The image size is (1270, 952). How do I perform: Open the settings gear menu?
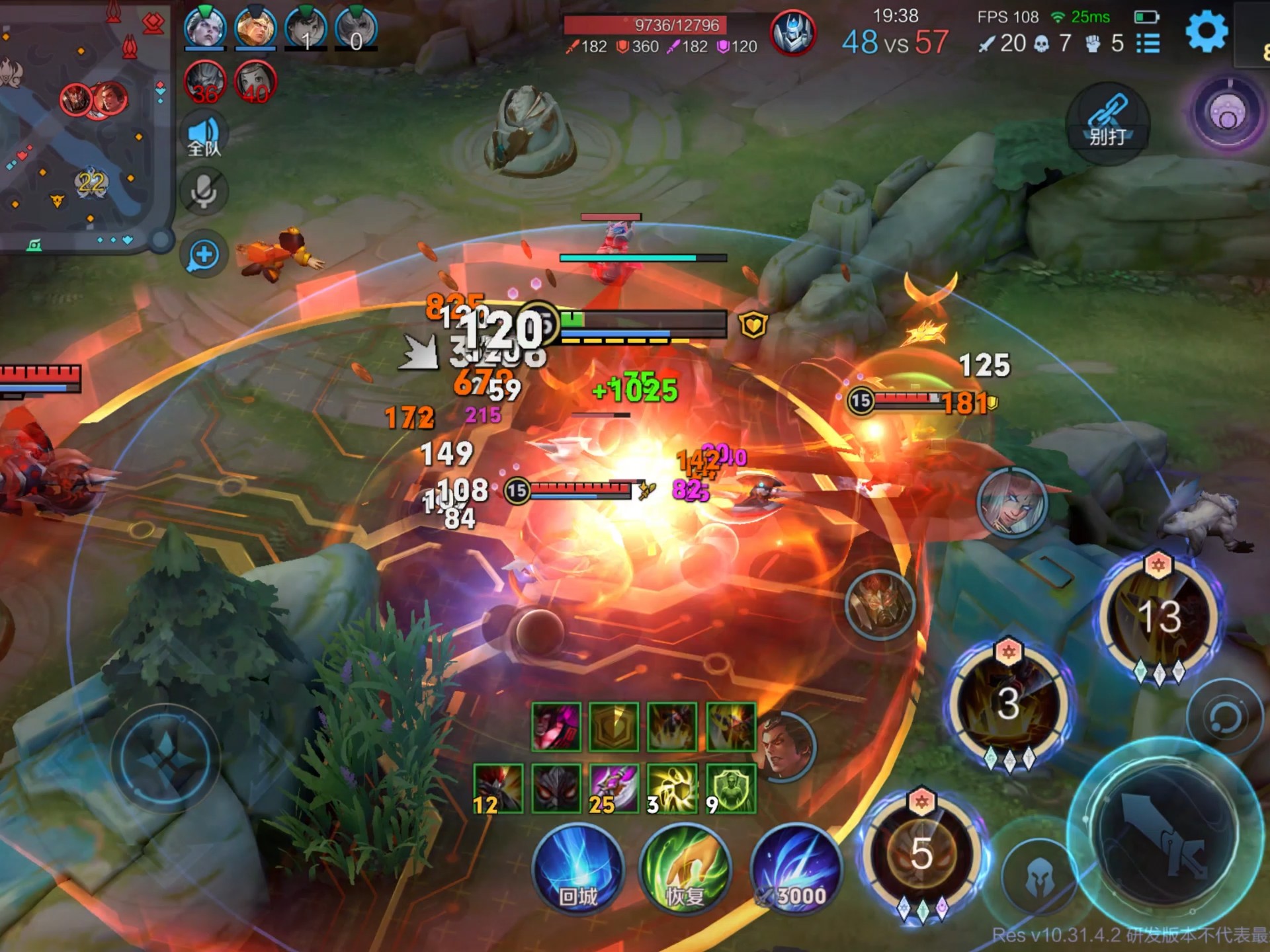click(1206, 31)
